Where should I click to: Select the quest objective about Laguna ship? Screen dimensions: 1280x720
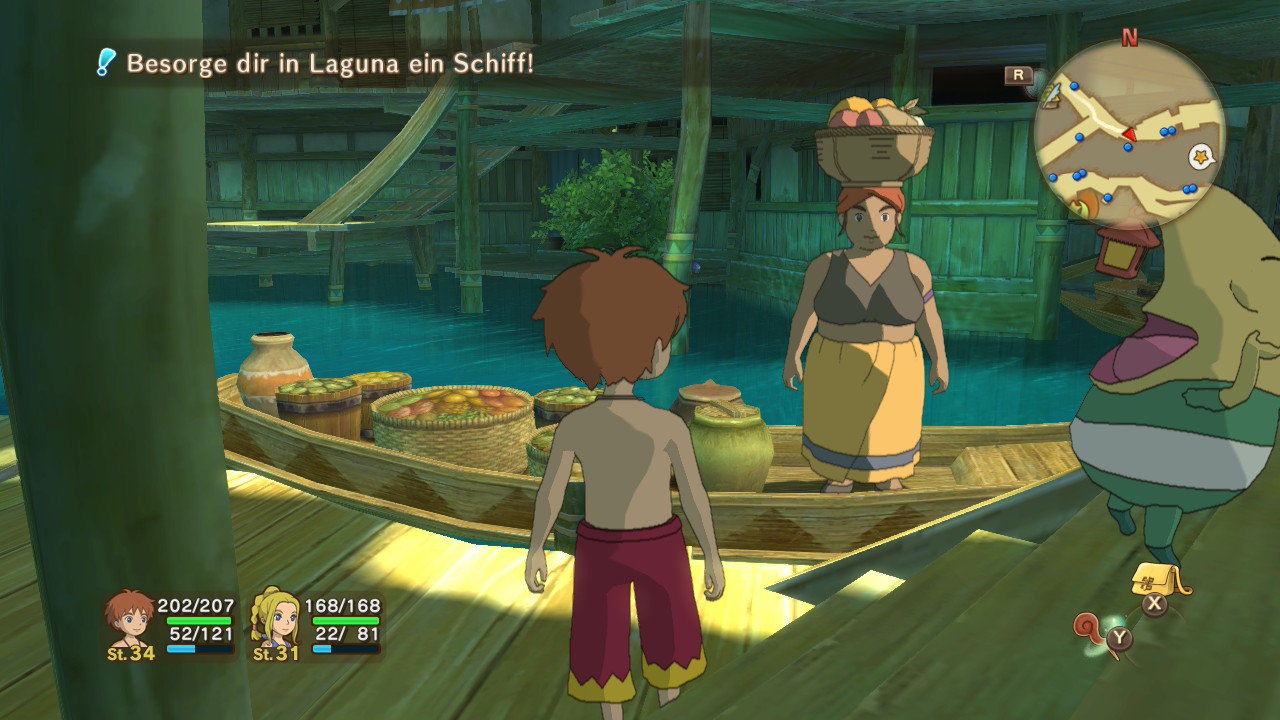tap(329, 64)
